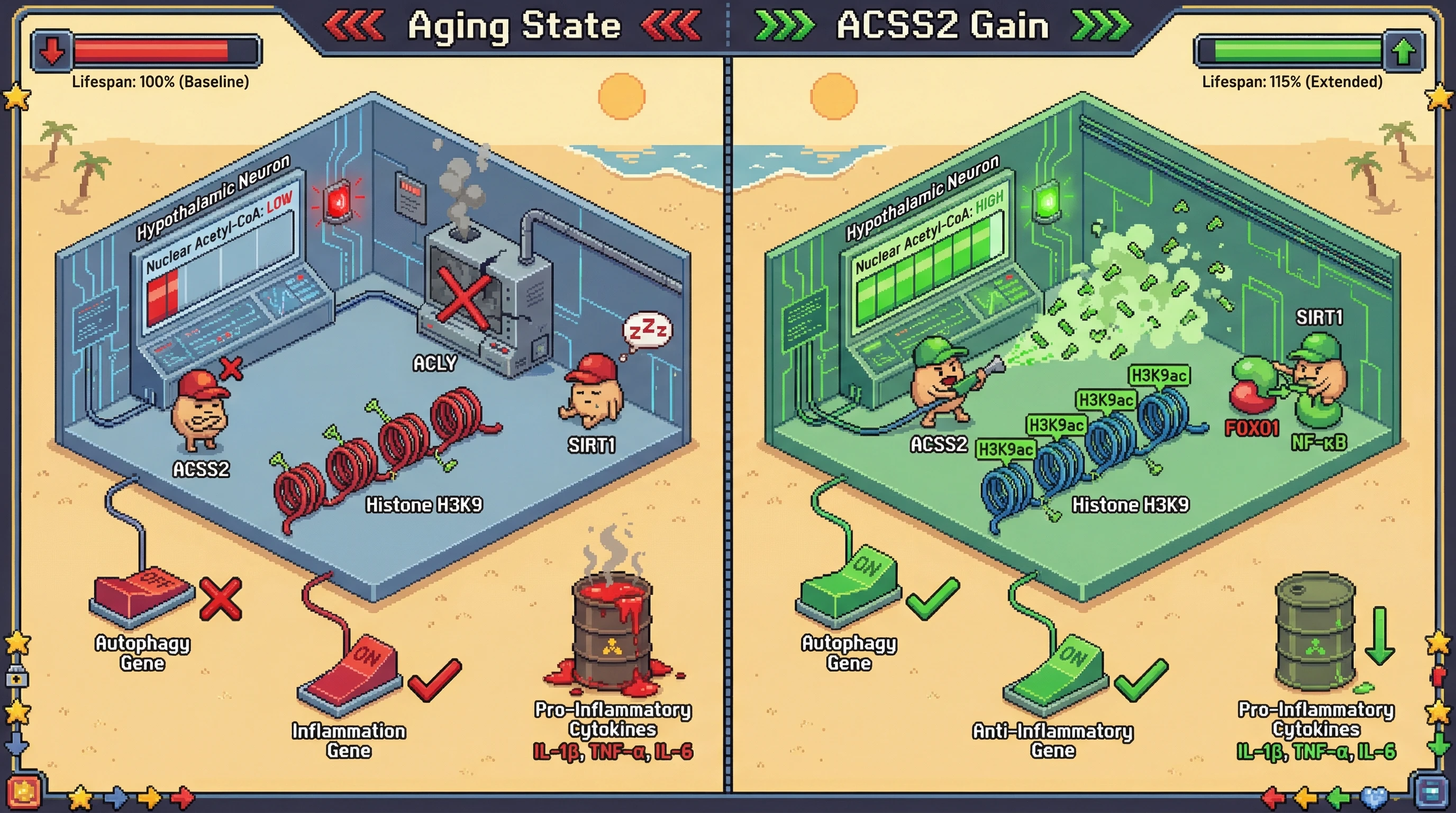The width and height of the screenshot is (1456, 813).
Task: Click the yellow left-pointing arrow
Action: click(x=1306, y=798)
